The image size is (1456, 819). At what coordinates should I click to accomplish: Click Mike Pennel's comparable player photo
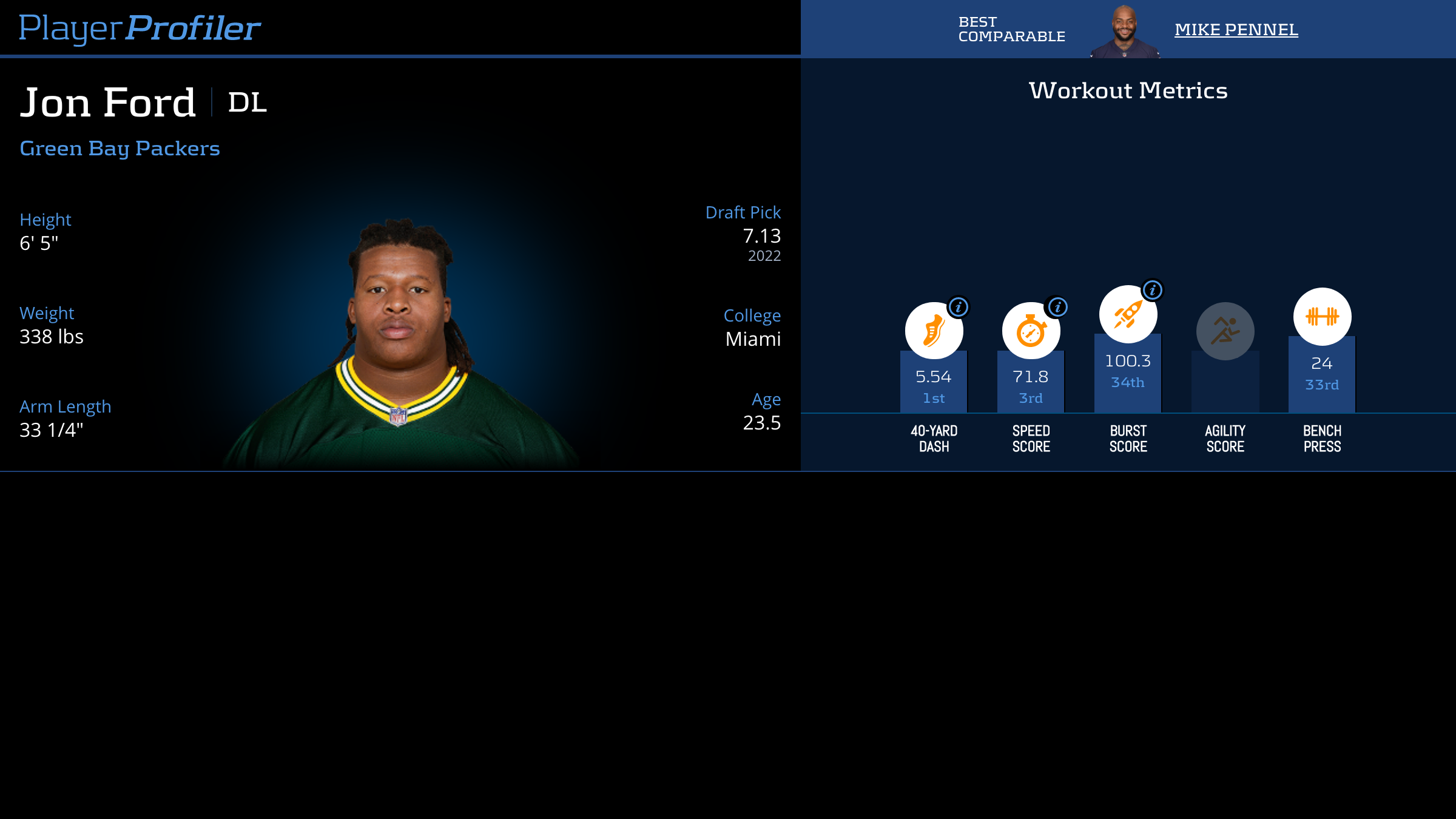(x=1125, y=32)
